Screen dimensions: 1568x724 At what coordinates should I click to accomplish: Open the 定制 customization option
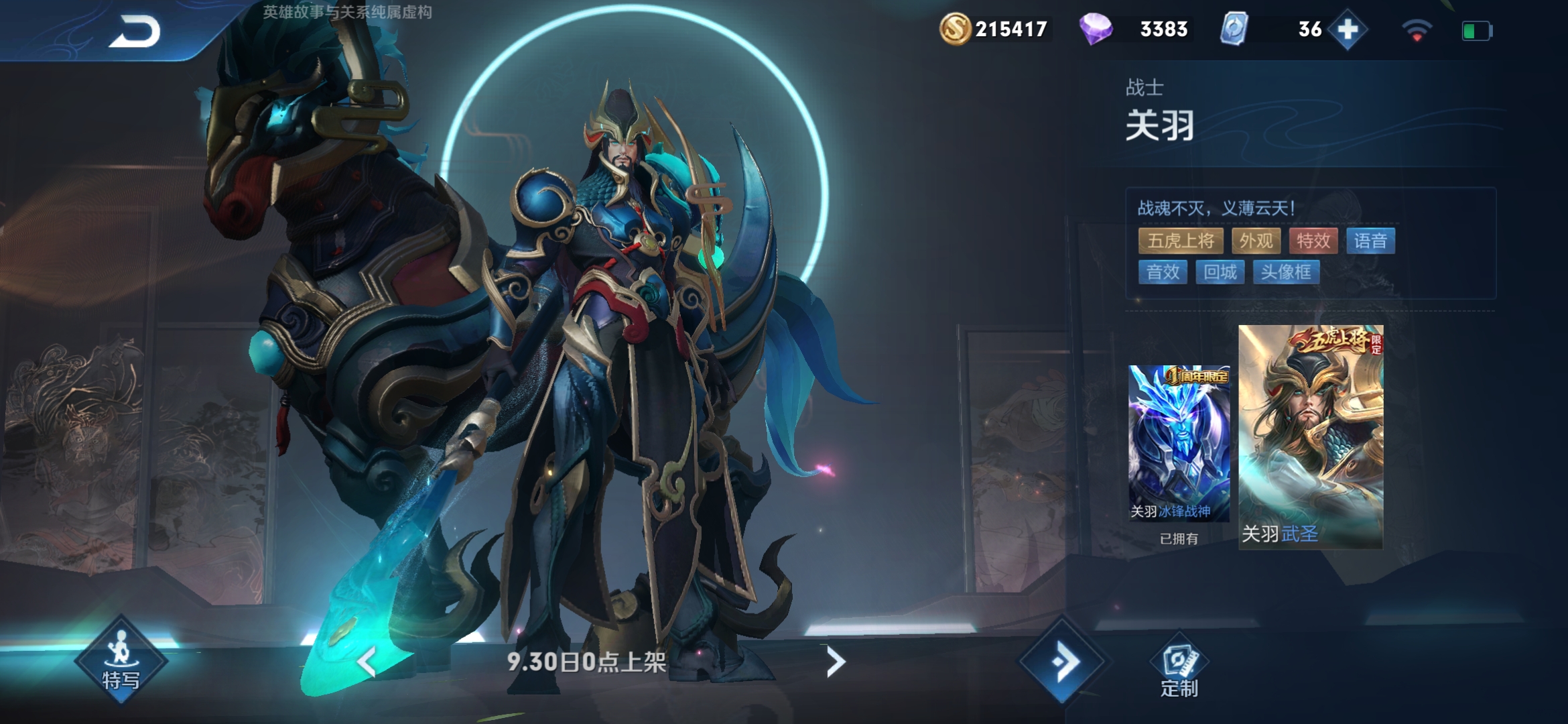1179,668
